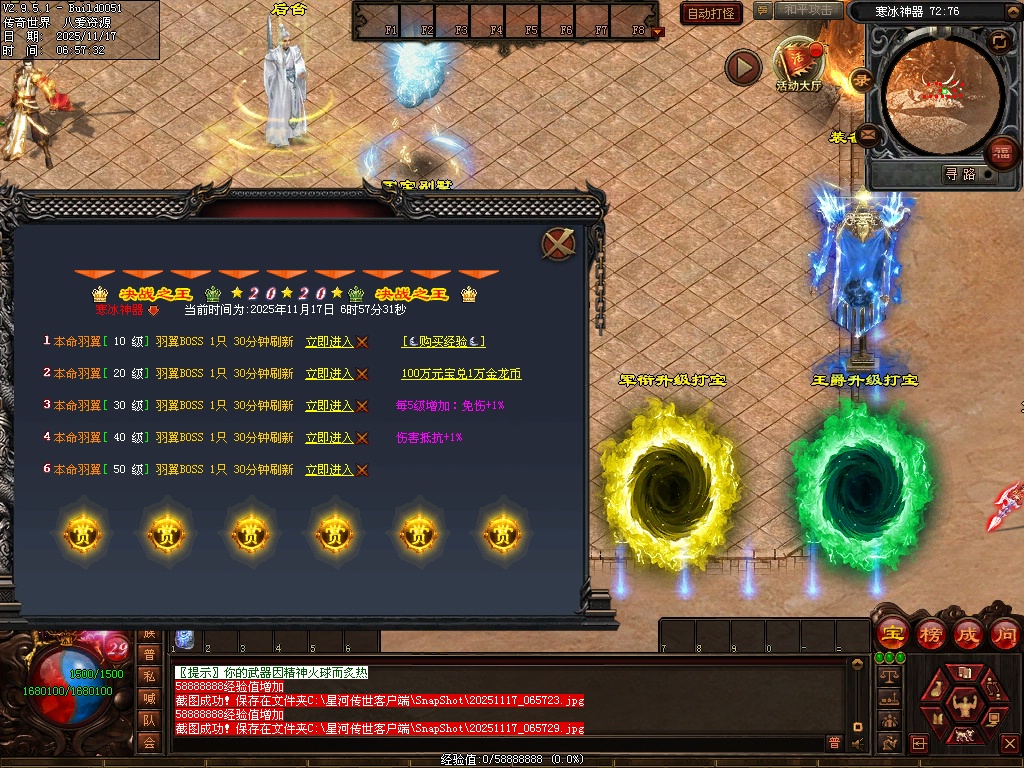Choose 立即进入 for the level 30 wings row
The width and height of the screenshot is (1024, 768).
click(330, 406)
